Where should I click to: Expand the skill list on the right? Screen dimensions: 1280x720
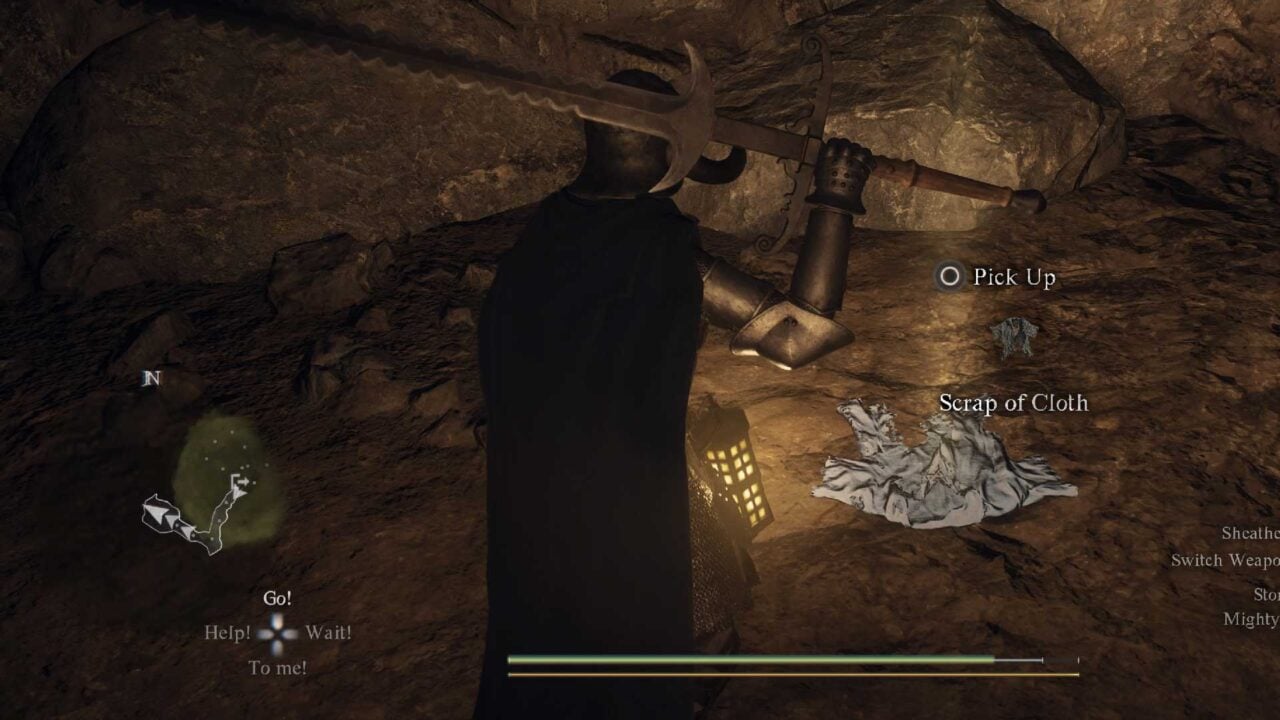1240,575
